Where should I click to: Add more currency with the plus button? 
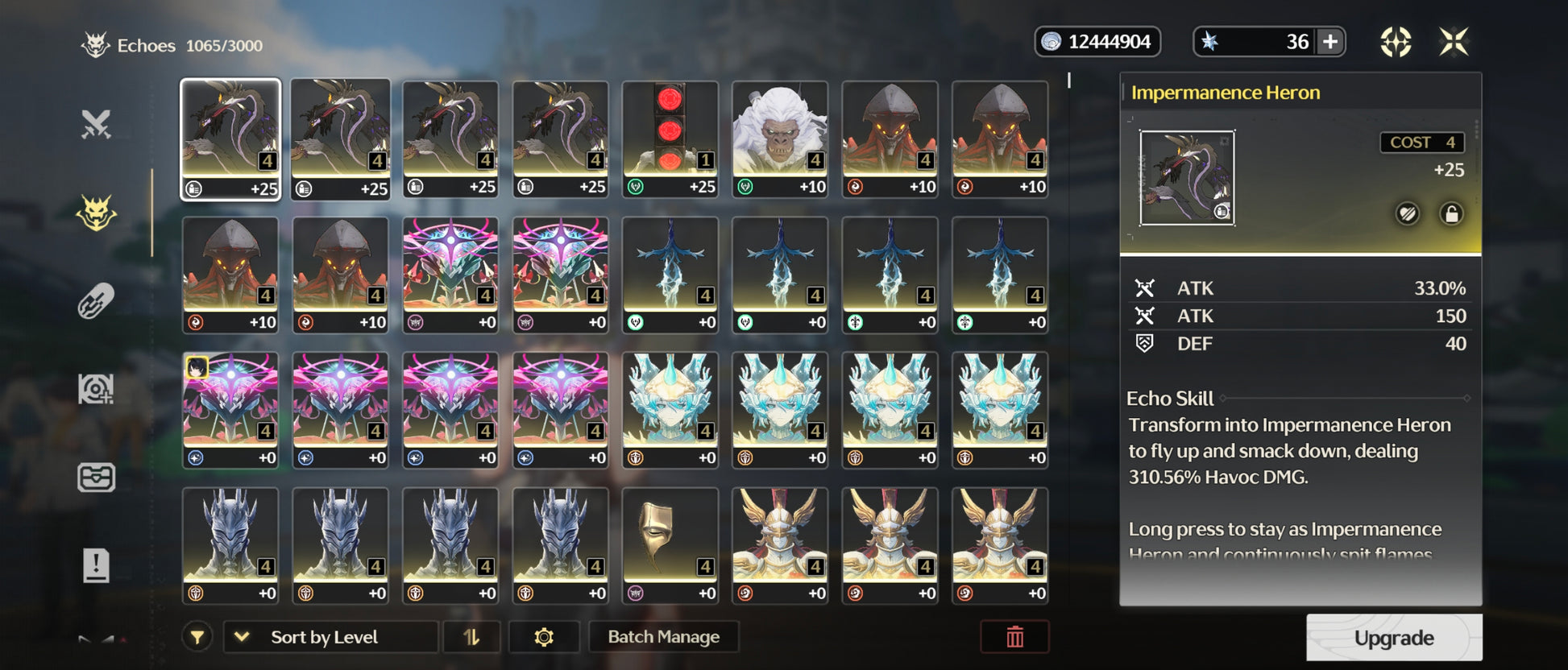click(1330, 42)
